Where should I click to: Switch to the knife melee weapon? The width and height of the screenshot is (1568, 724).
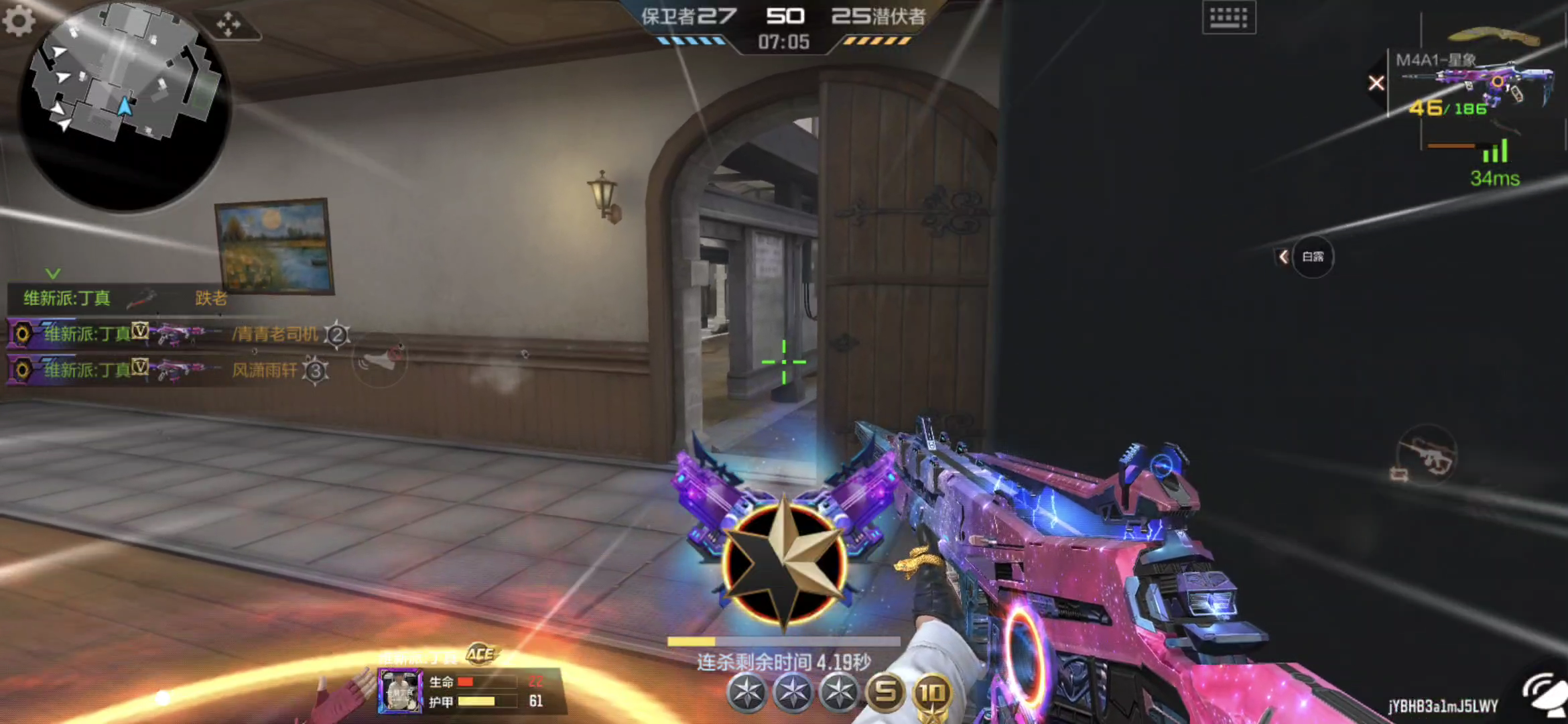pos(1493,35)
